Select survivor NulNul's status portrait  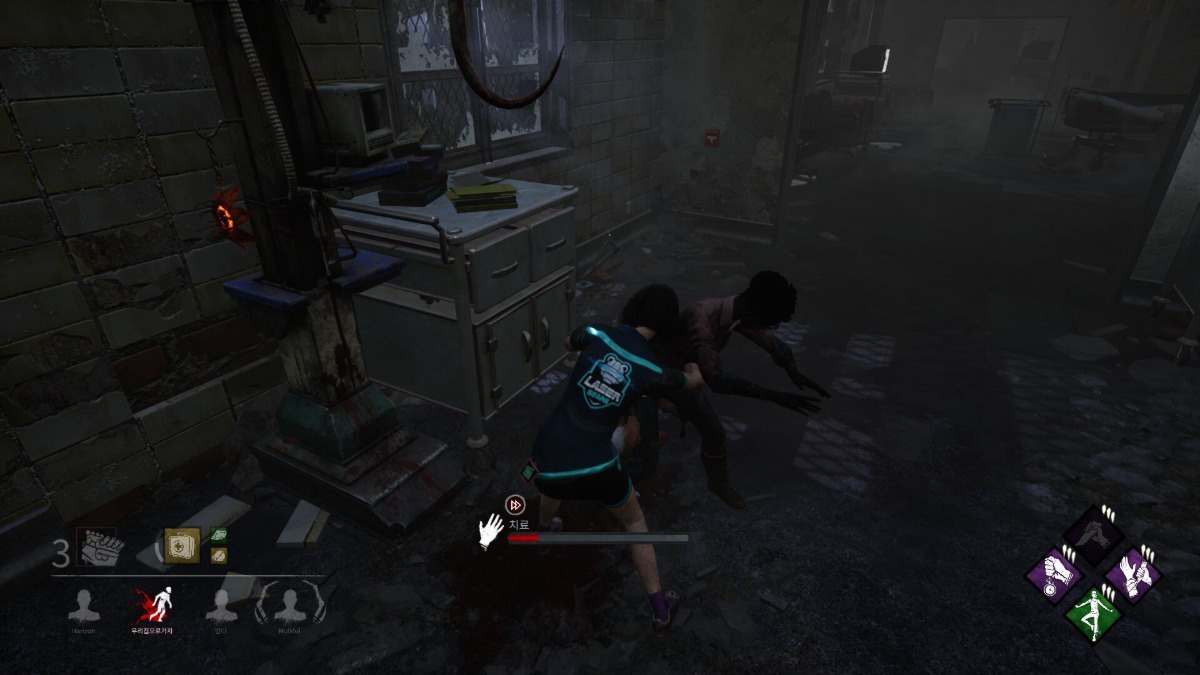[289, 606]
